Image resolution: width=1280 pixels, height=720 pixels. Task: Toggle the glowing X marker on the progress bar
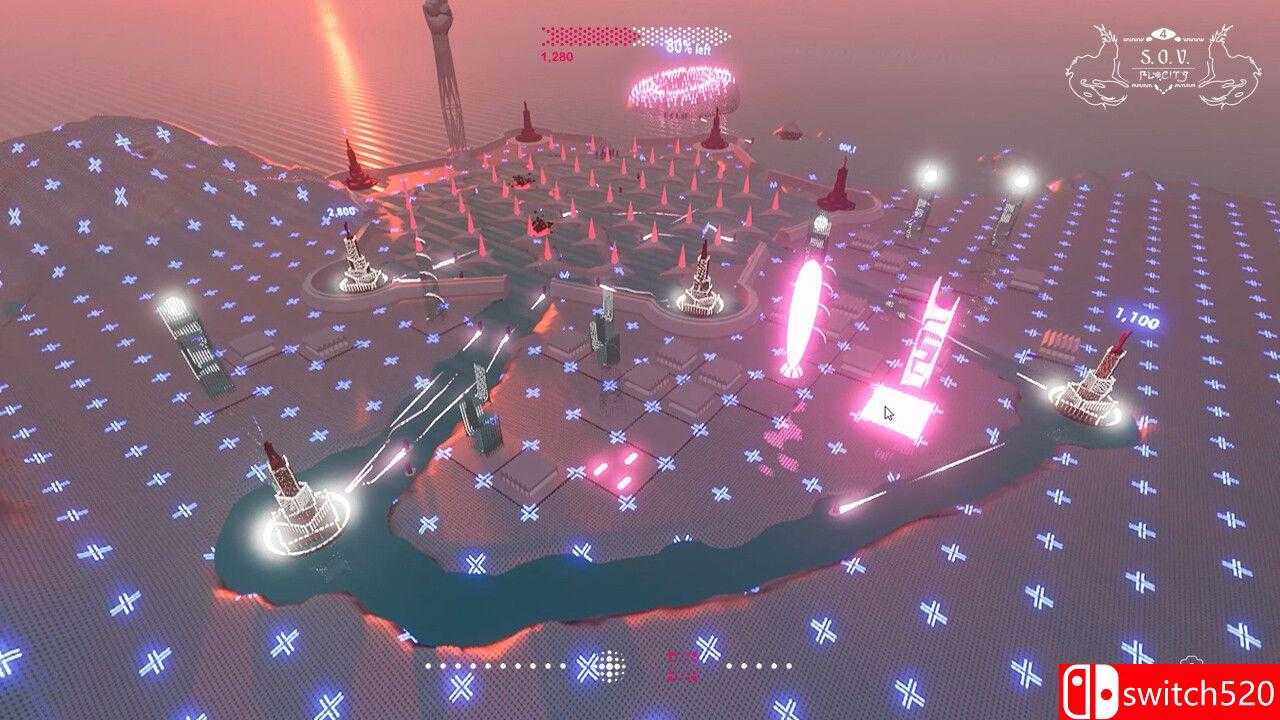(586, 665)
